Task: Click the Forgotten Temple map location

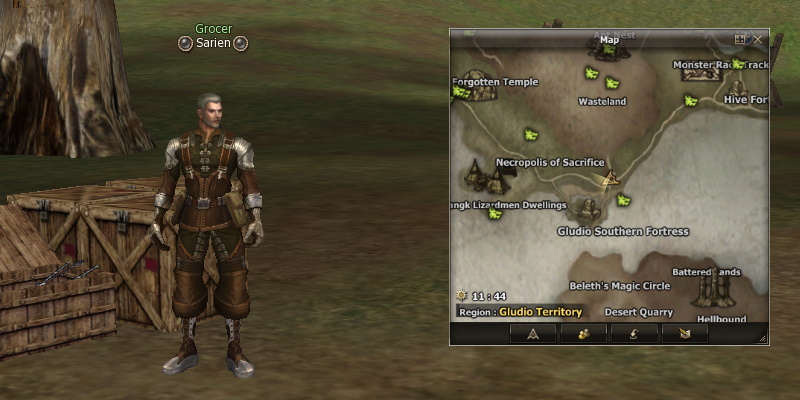Action: pyautogui.click(x=495, y=82)
